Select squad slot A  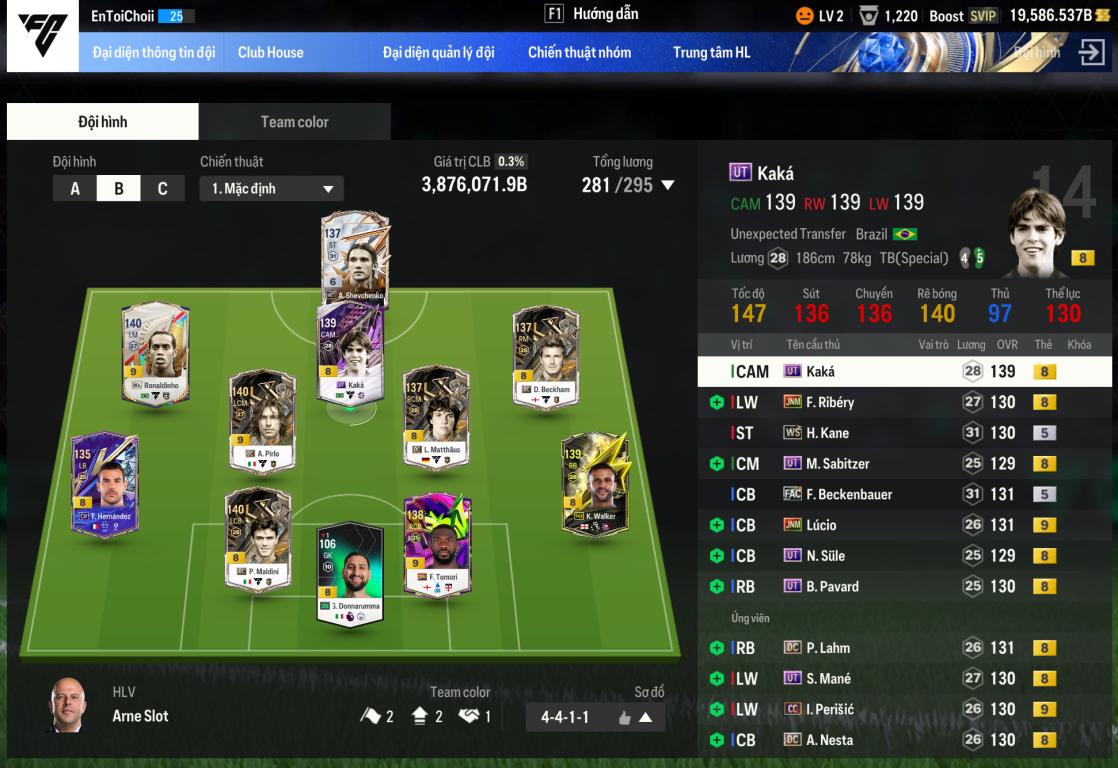pos(75,188)
